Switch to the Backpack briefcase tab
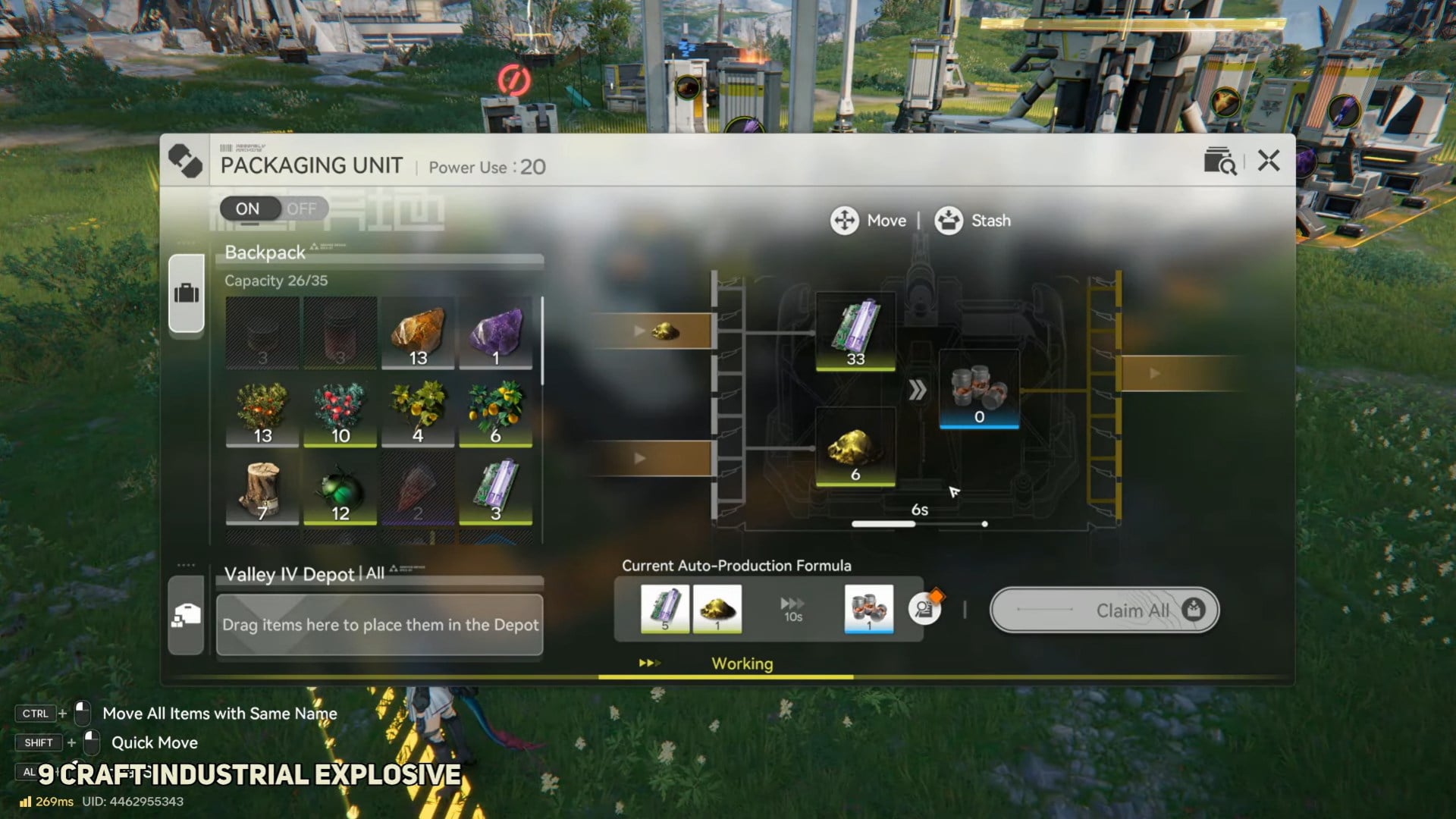Image resolution: width=1456 pixels, height=819 pixels. [187, 293]
